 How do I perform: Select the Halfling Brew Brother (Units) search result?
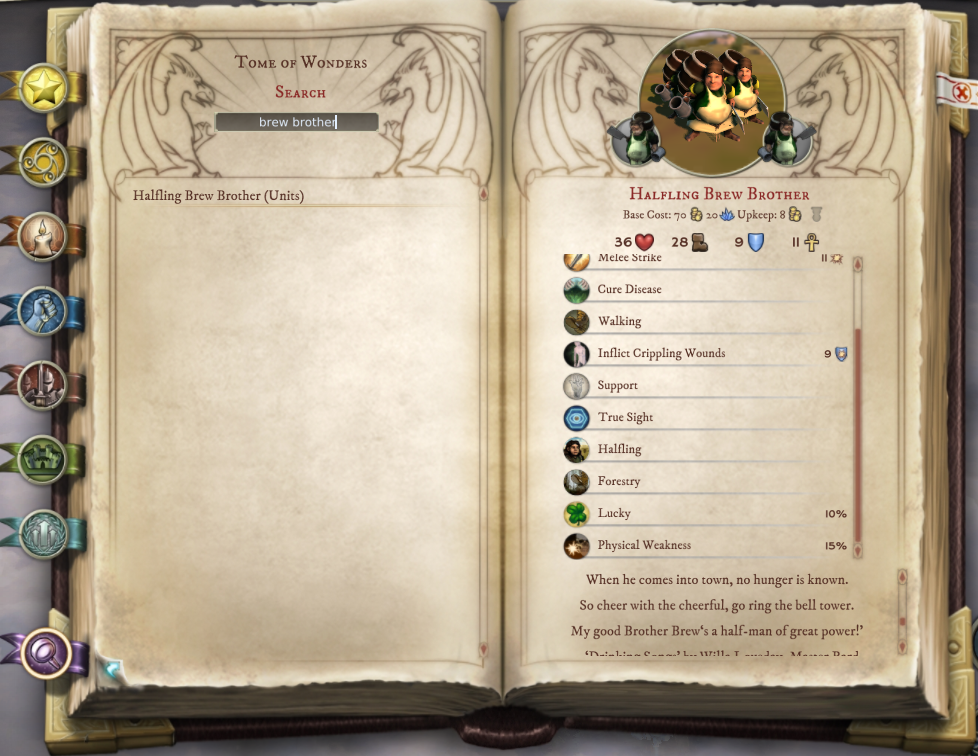(218, 196)
